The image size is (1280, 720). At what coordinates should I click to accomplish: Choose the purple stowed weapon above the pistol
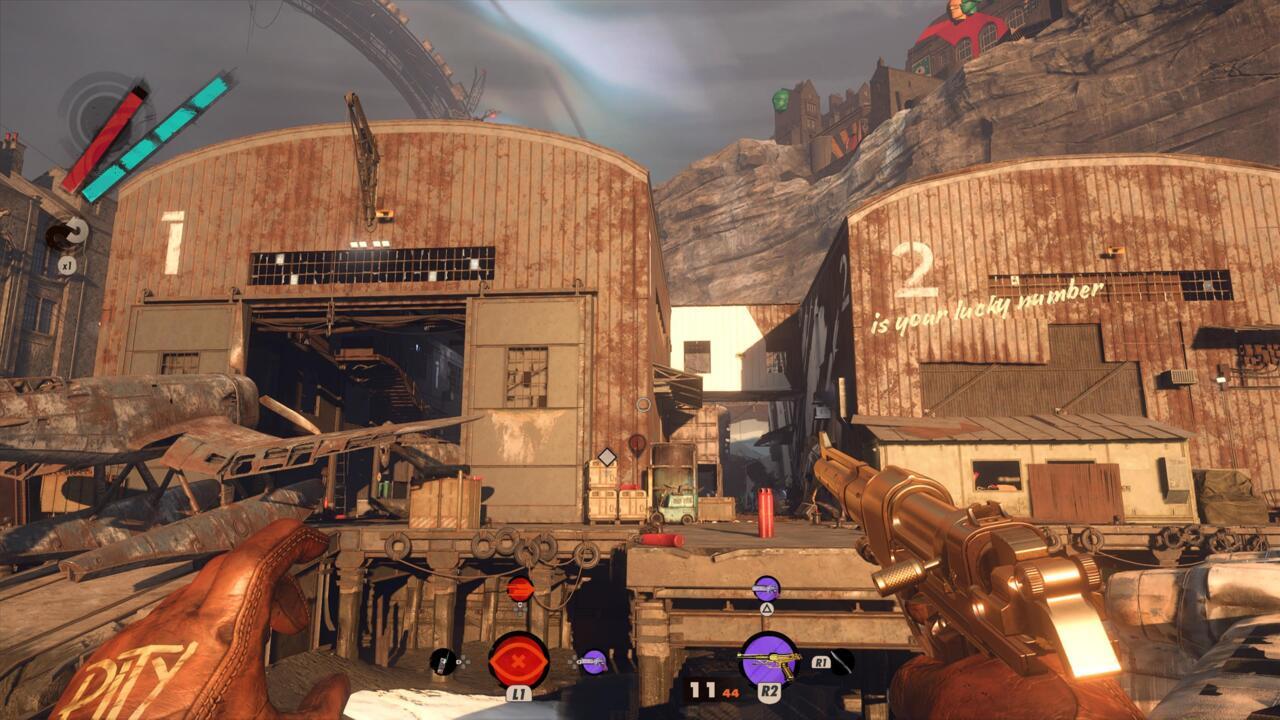click(x=766, y=588)
